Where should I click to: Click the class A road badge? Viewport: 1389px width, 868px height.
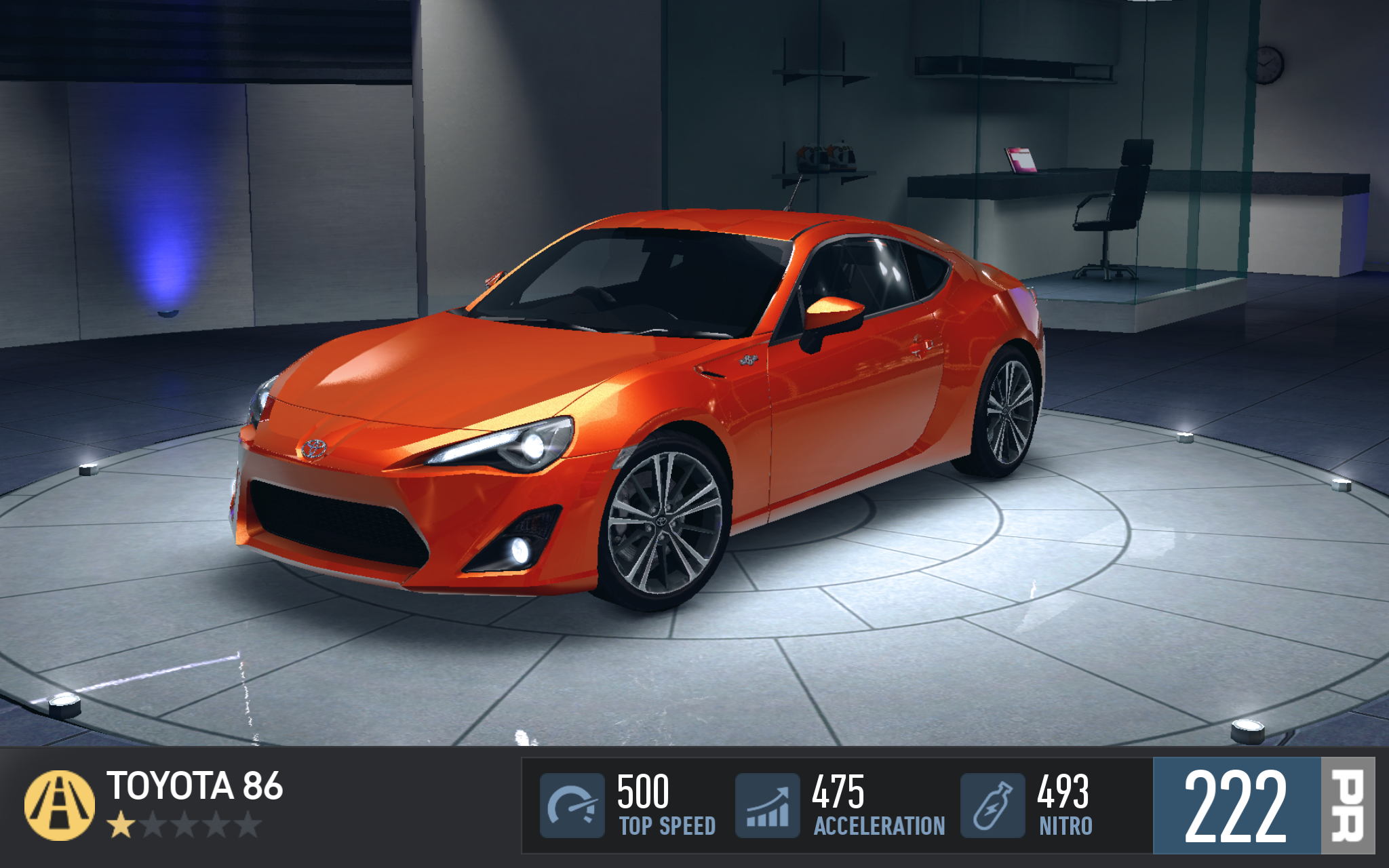coord(60,805)
